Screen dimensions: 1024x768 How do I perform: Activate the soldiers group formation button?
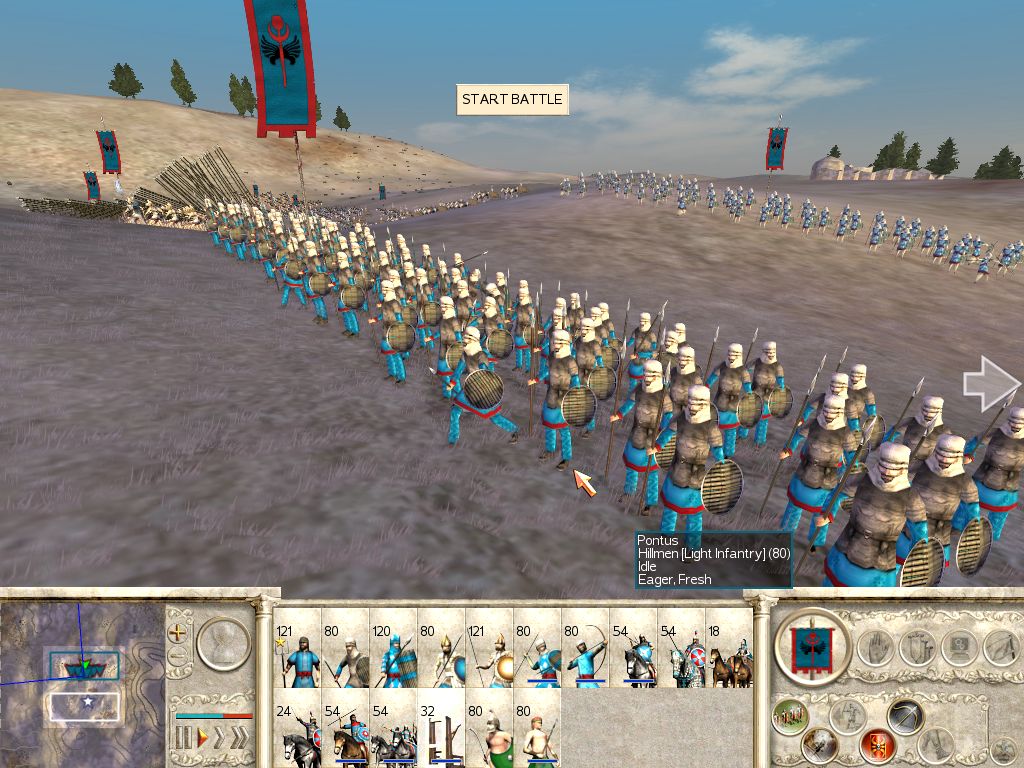pyautogui.click(x=790, y=716)
